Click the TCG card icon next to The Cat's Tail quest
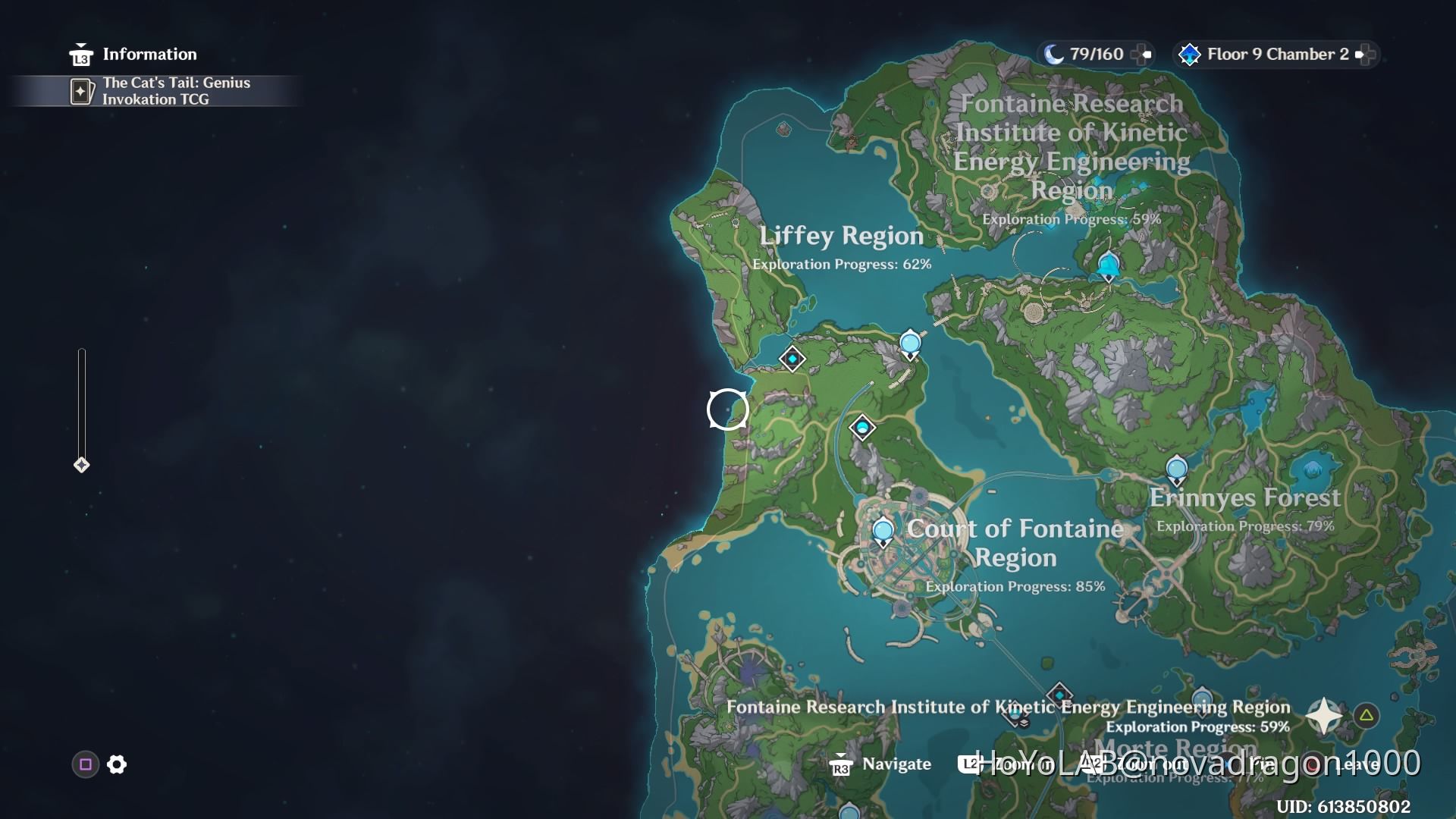Image resolution: width=1456 pixels, height=819 pixels. (x=82, y=90)
